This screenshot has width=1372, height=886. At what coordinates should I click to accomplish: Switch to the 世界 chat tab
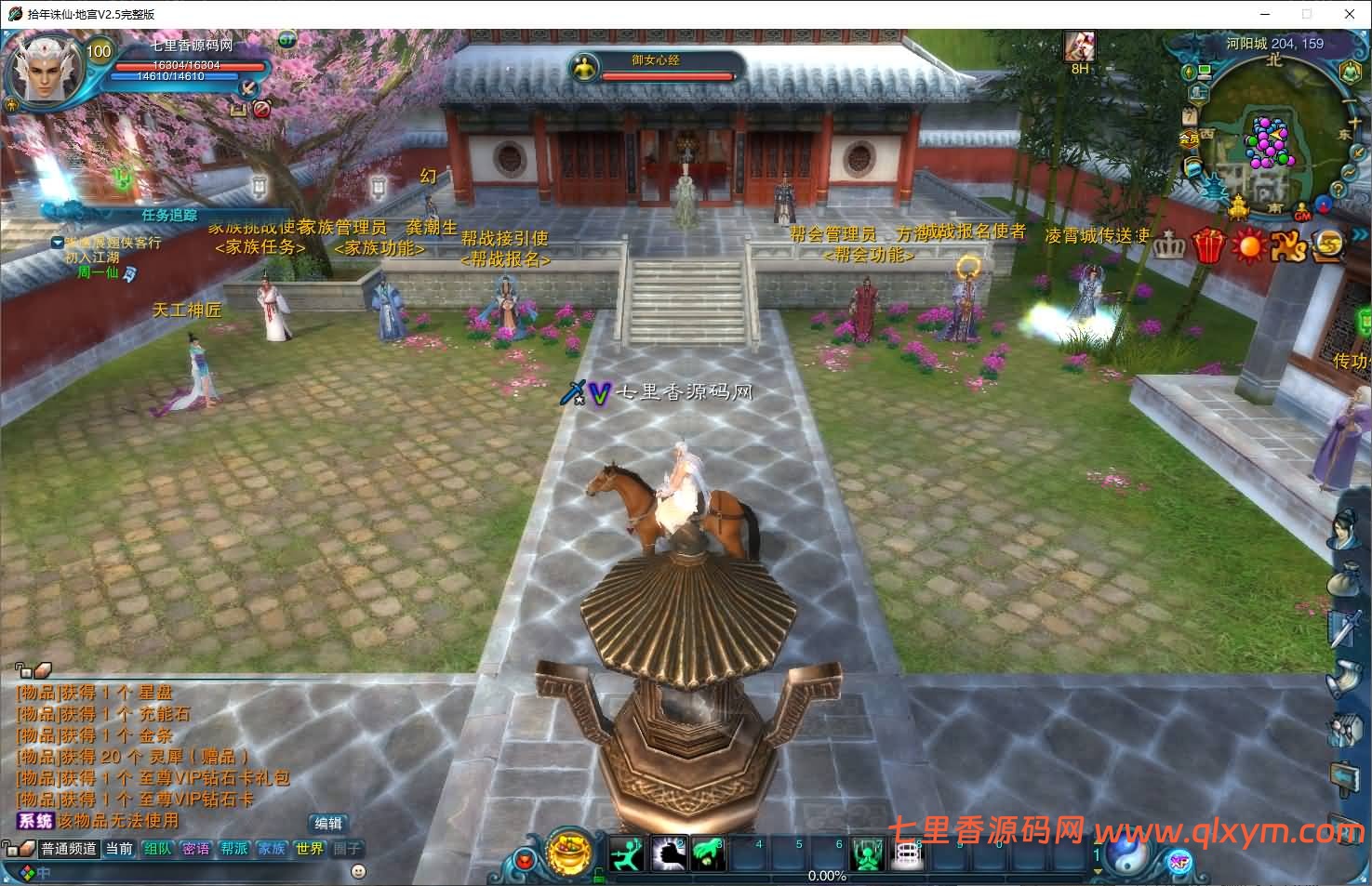(x=308, y=848)
